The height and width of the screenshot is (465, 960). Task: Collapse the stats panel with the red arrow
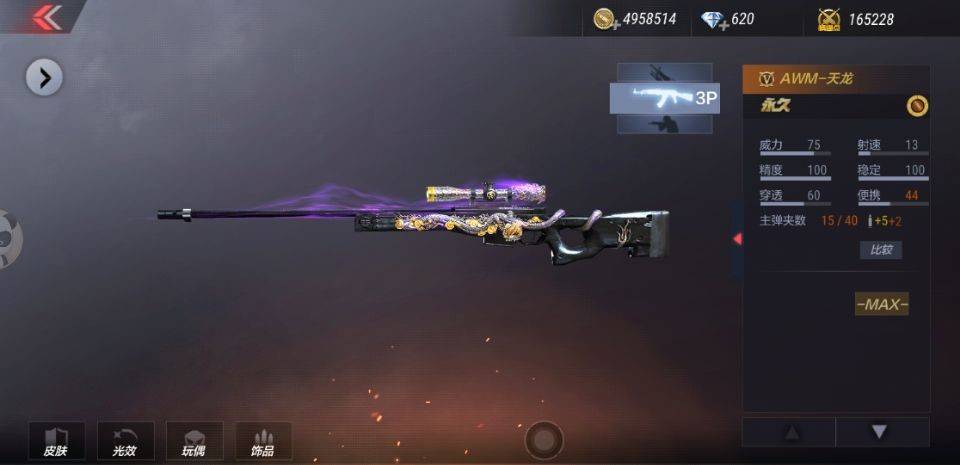click(x=737, y=239)
